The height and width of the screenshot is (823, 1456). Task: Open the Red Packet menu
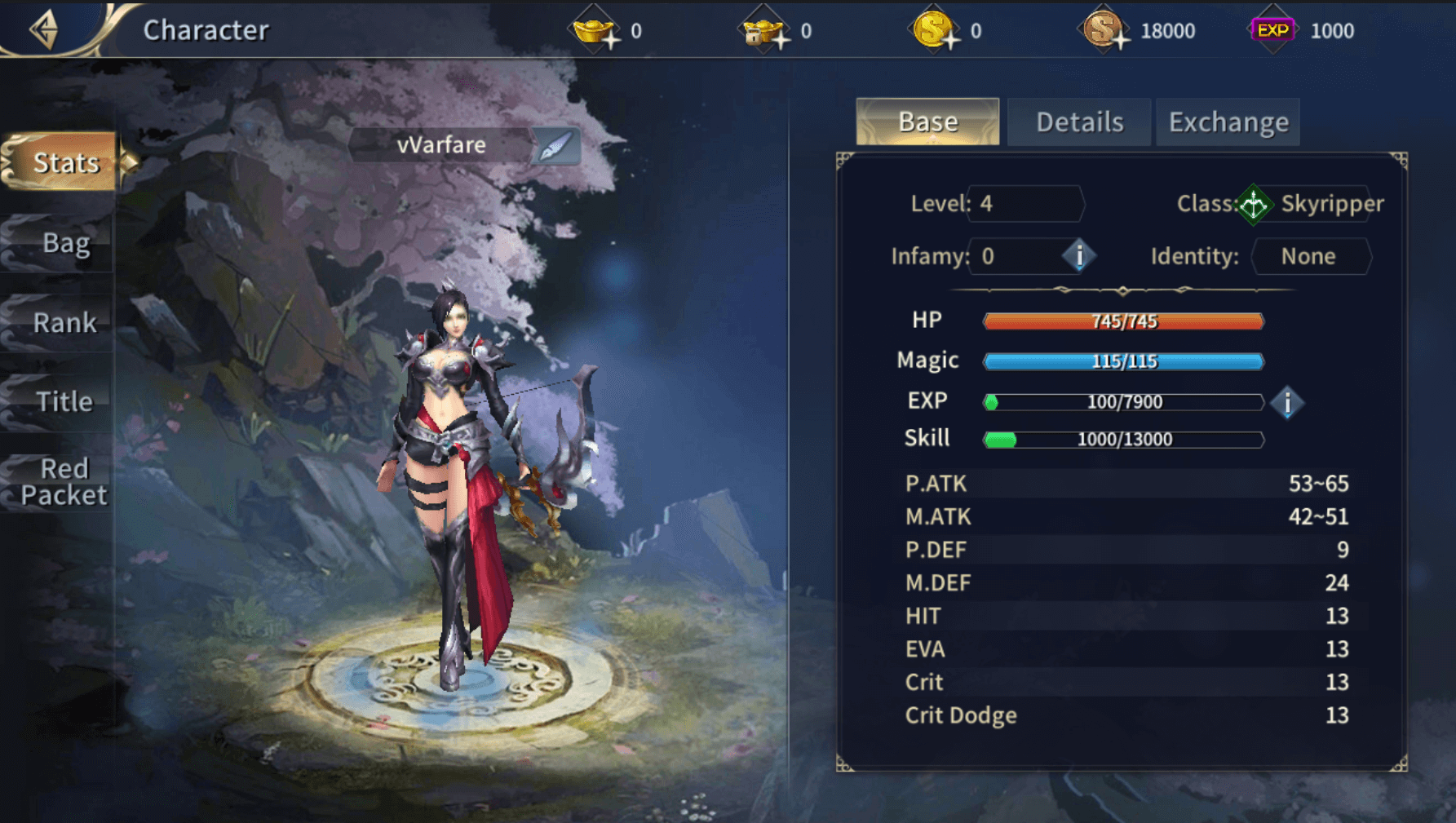click(64, 481)
